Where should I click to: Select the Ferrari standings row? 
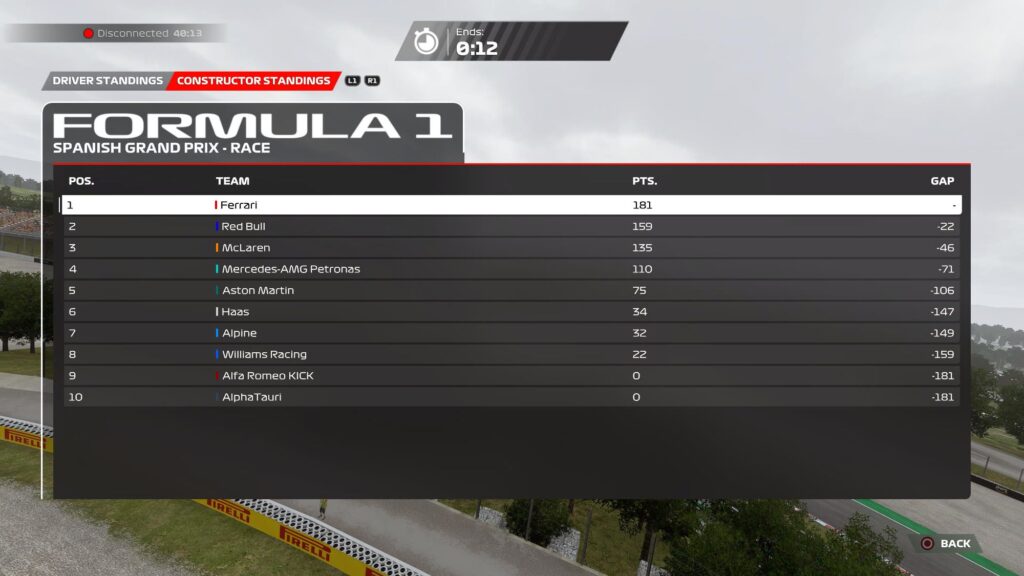pyautogui.click(x=510, y=205)
